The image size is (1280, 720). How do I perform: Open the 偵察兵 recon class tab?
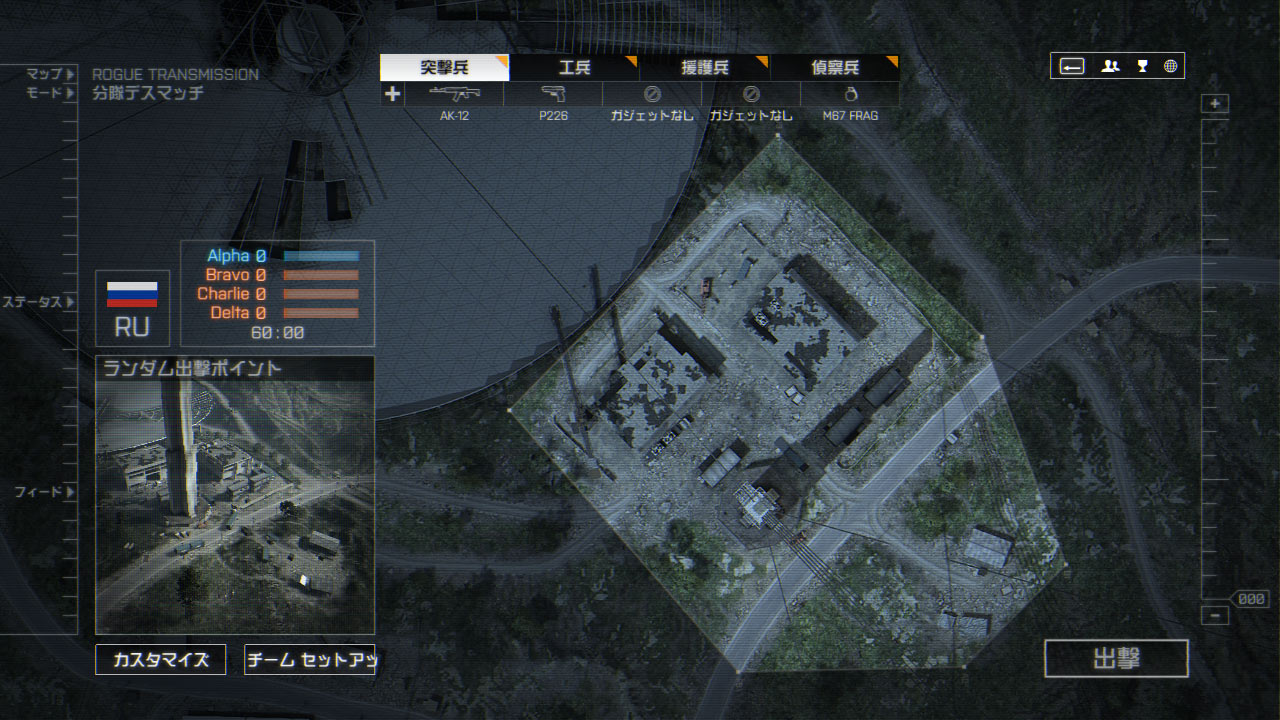pyautogui.click(x=834, y=68)
